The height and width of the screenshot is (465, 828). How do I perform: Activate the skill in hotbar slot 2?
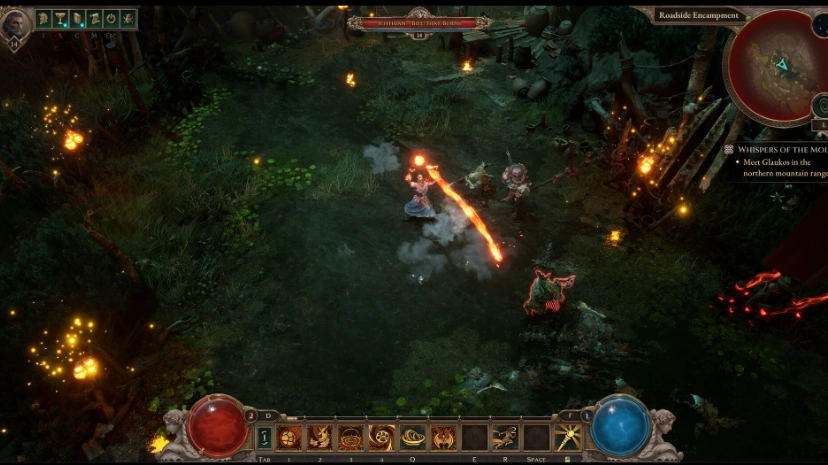(321, 438)
